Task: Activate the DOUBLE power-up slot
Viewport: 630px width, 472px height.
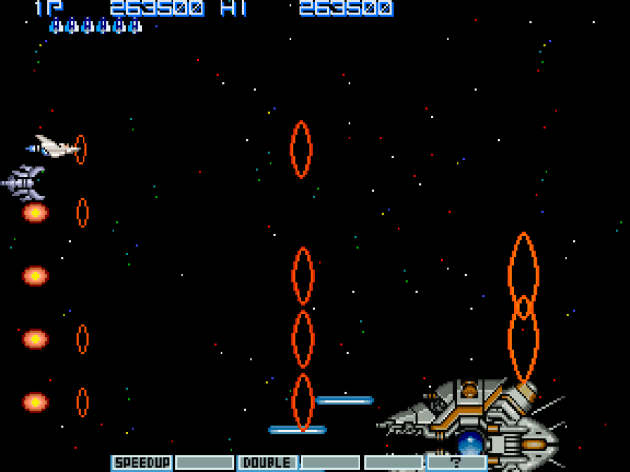Action: (267, 463)
